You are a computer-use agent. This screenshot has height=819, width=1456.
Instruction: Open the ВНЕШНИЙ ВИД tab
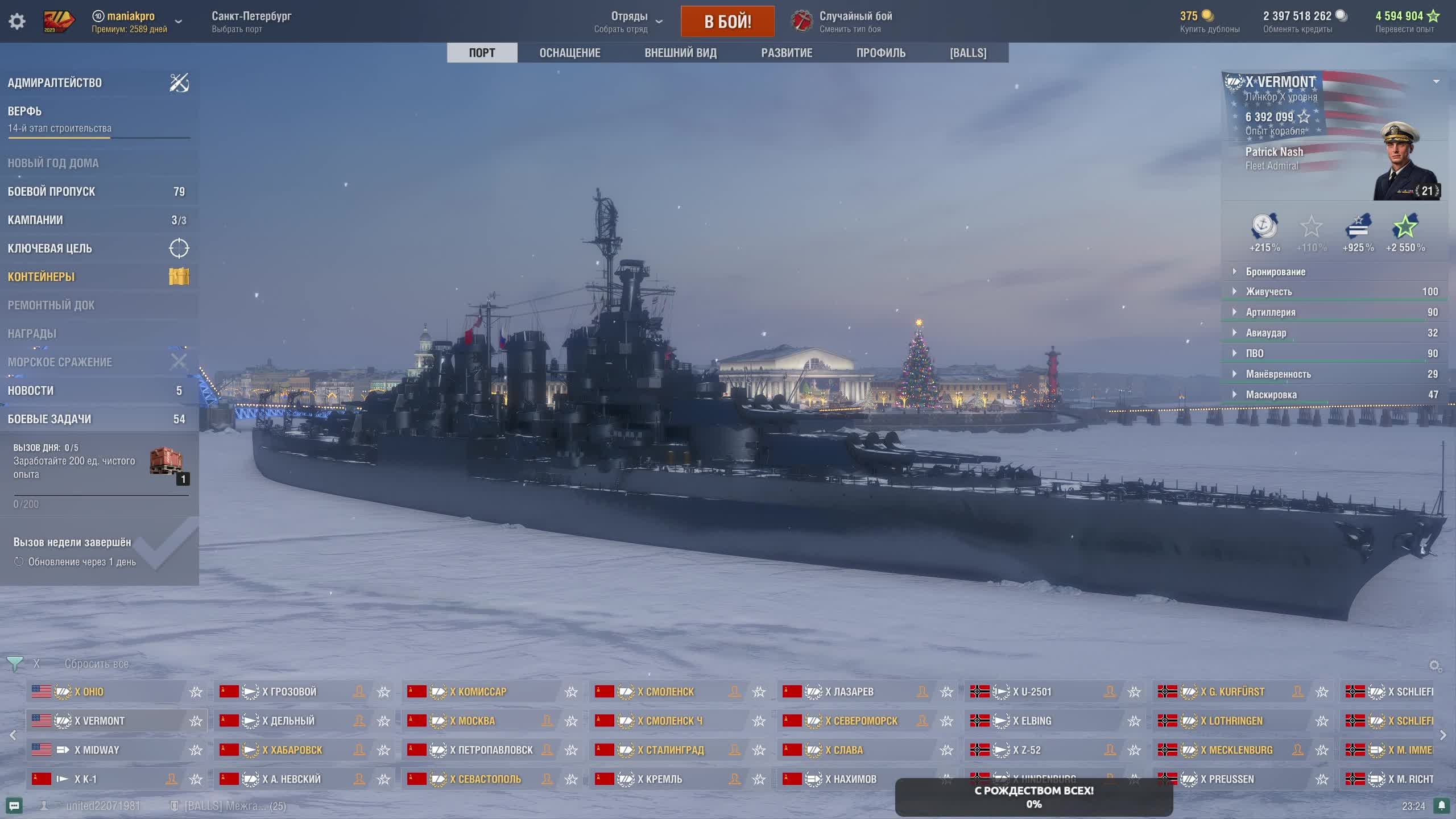(x=680, y=53)
